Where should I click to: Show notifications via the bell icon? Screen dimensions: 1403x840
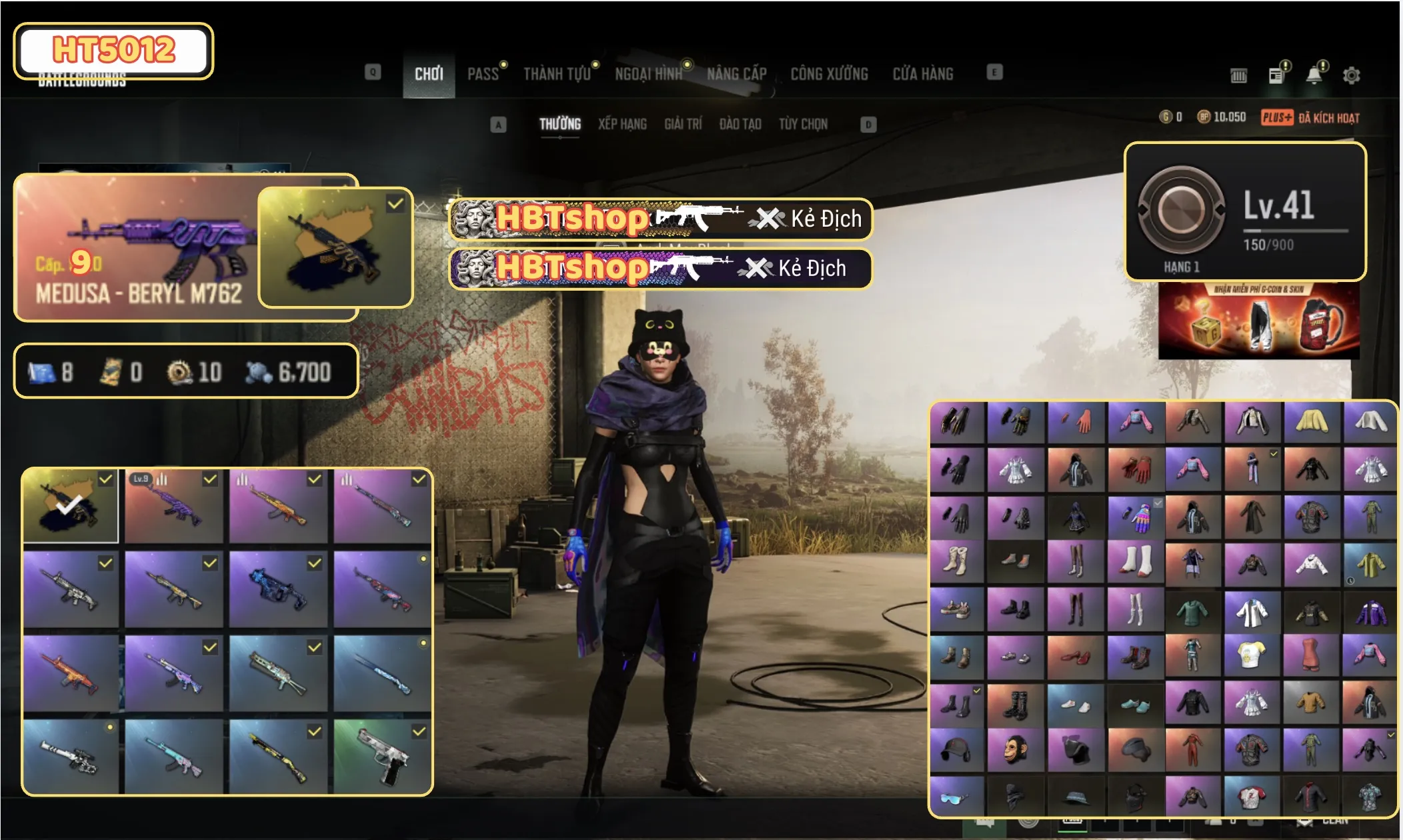(1314, 75)
